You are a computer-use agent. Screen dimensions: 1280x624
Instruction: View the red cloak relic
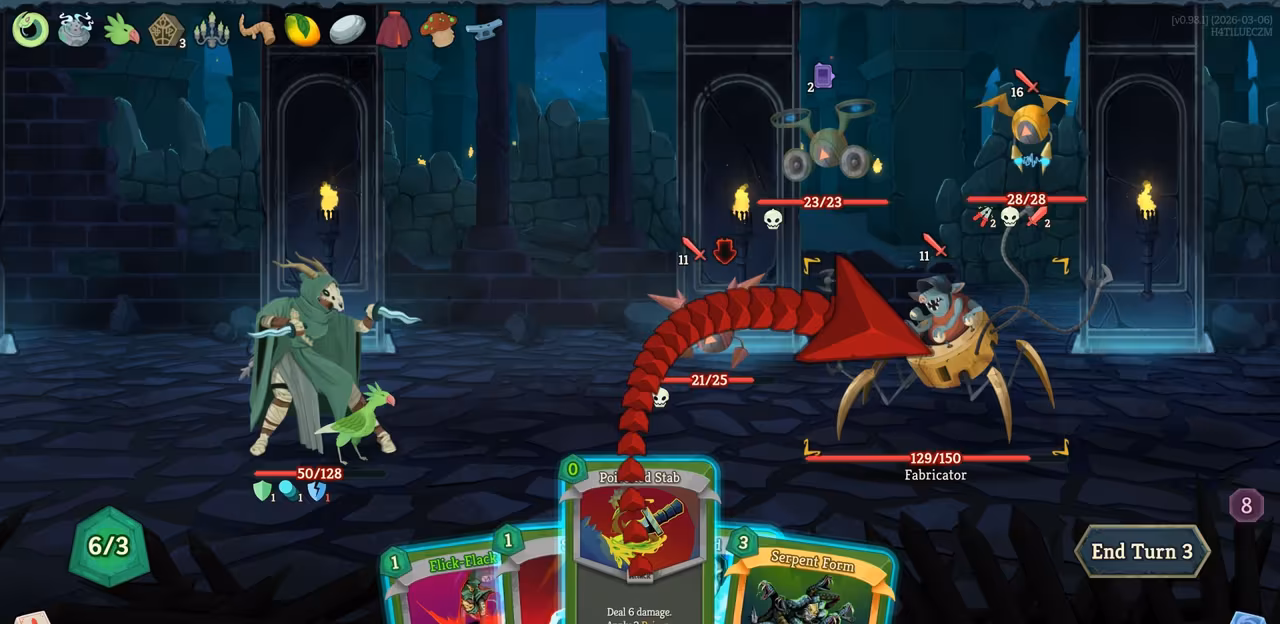coord(393,29)
